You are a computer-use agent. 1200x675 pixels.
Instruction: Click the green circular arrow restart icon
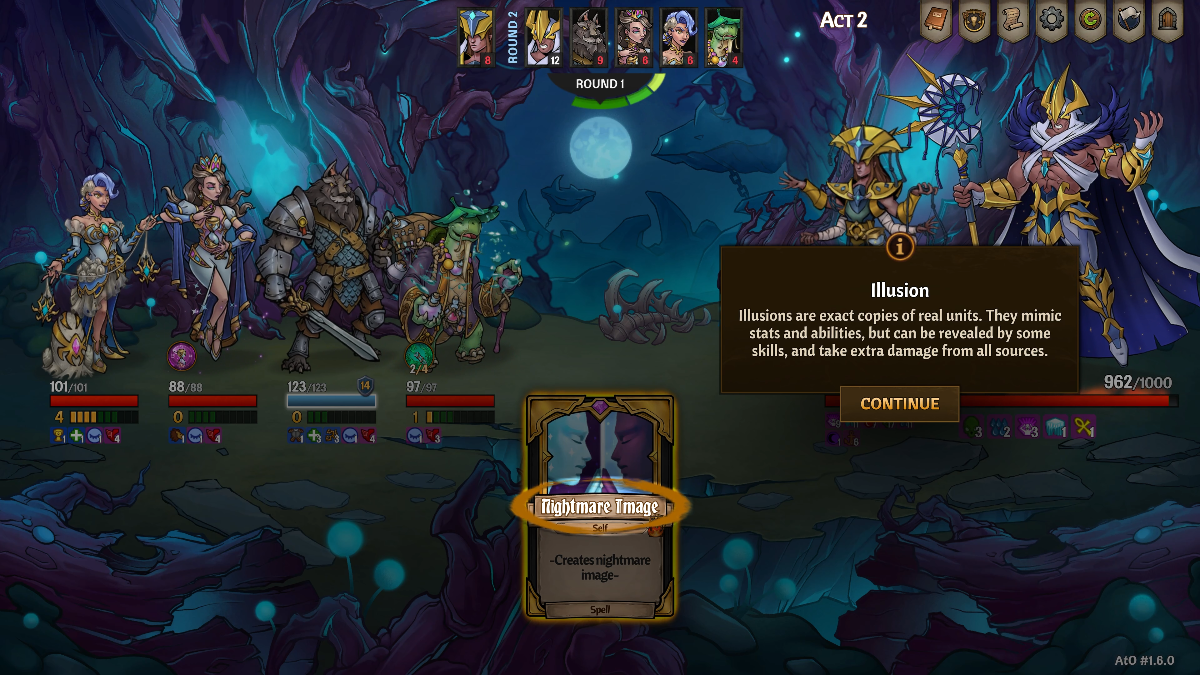pos(1089,21)
